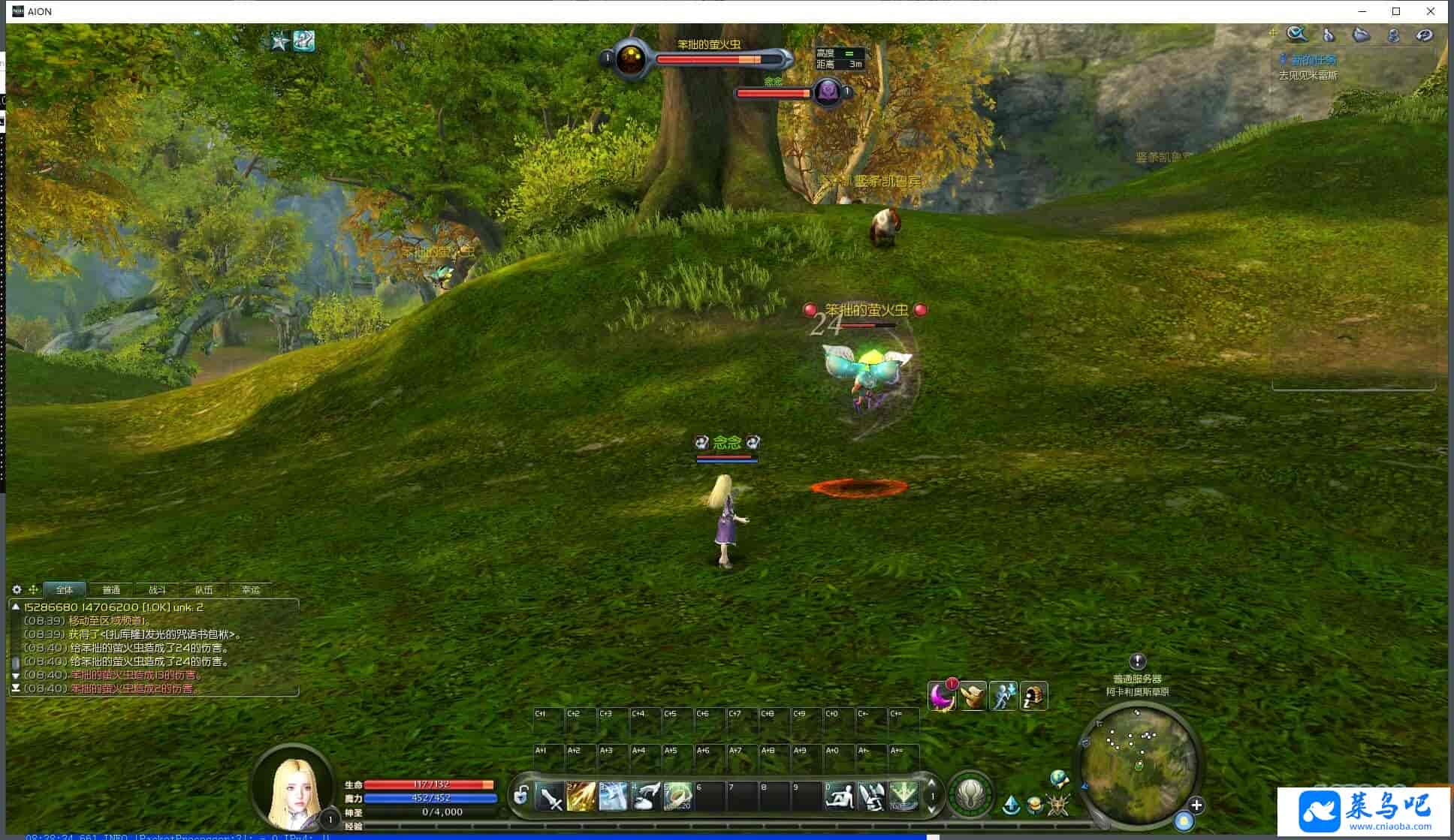Toggle the hotbar lock padlock icon
The image size is (1454, 840).
521,795
